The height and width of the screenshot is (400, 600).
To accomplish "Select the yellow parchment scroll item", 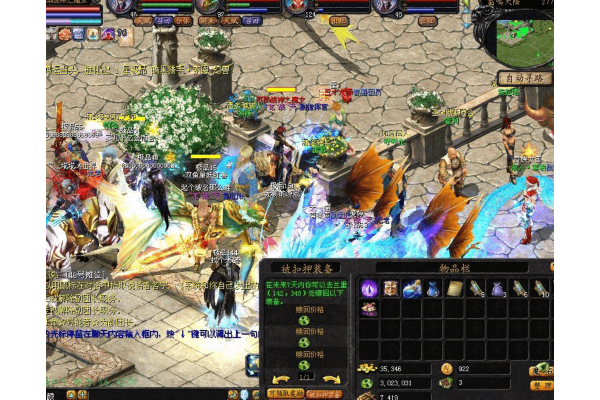I will [x=454, y=289].
